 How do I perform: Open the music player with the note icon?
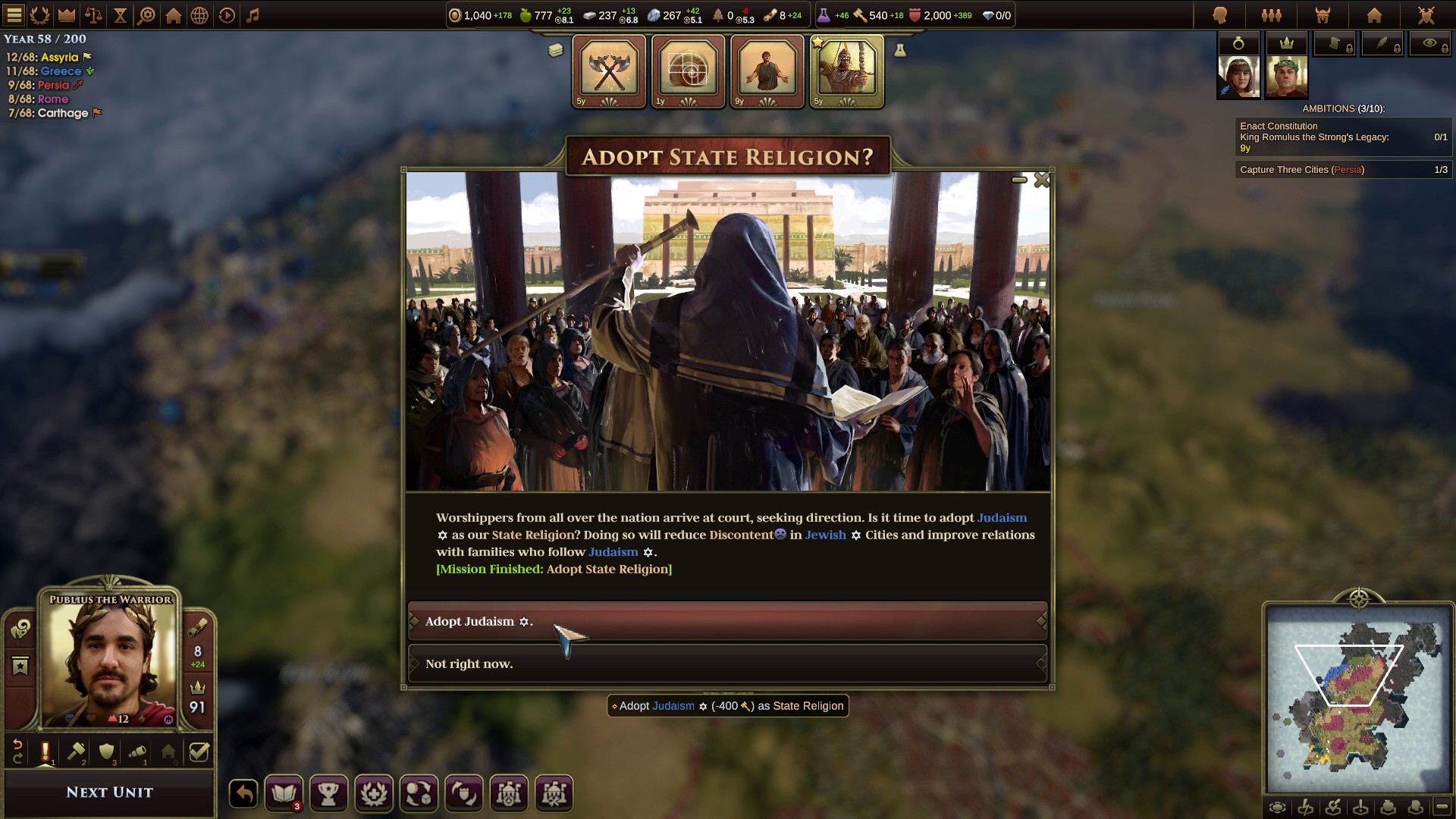click(253, 13)
